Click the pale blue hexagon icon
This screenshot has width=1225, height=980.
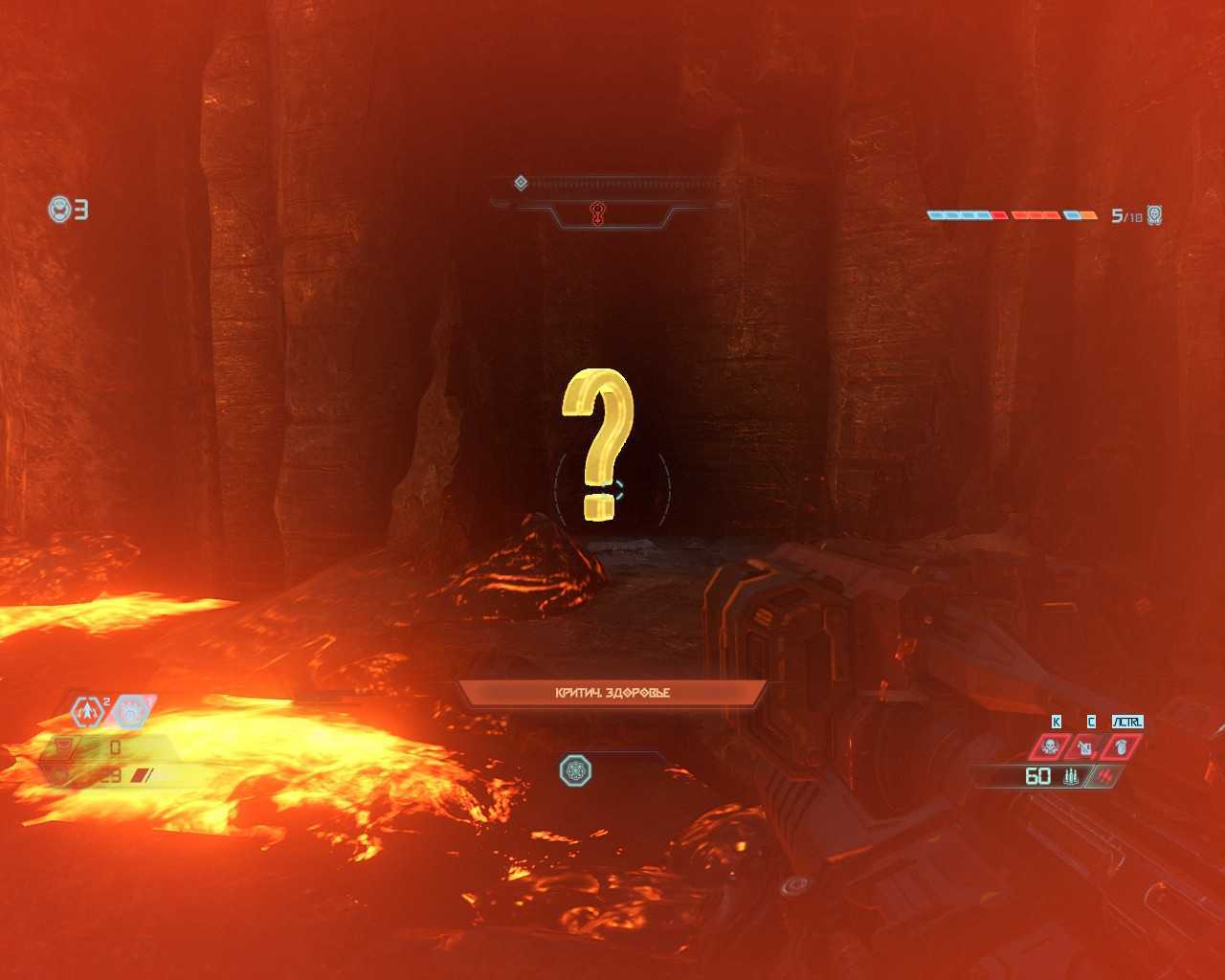[134, 711]
